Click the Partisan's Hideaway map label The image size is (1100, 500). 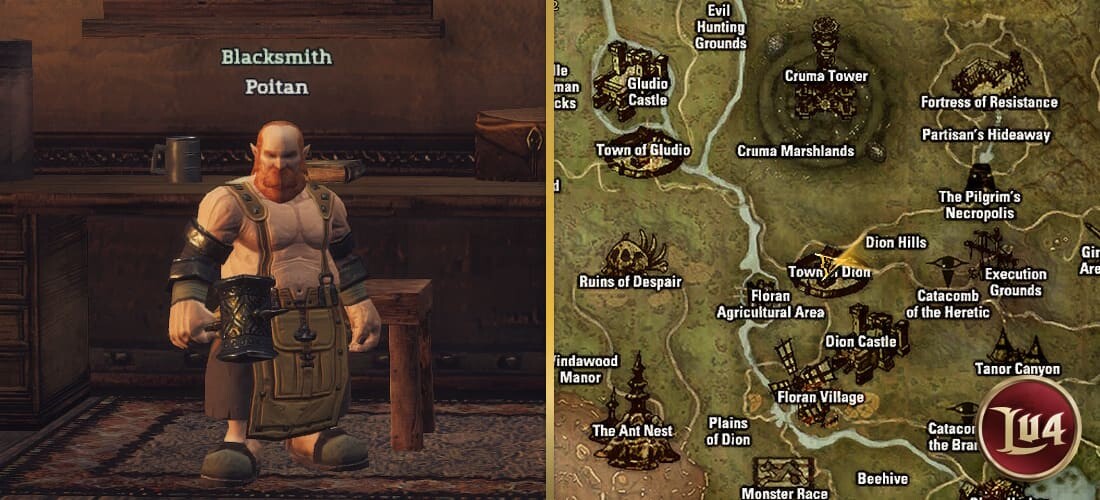point(985,134)
